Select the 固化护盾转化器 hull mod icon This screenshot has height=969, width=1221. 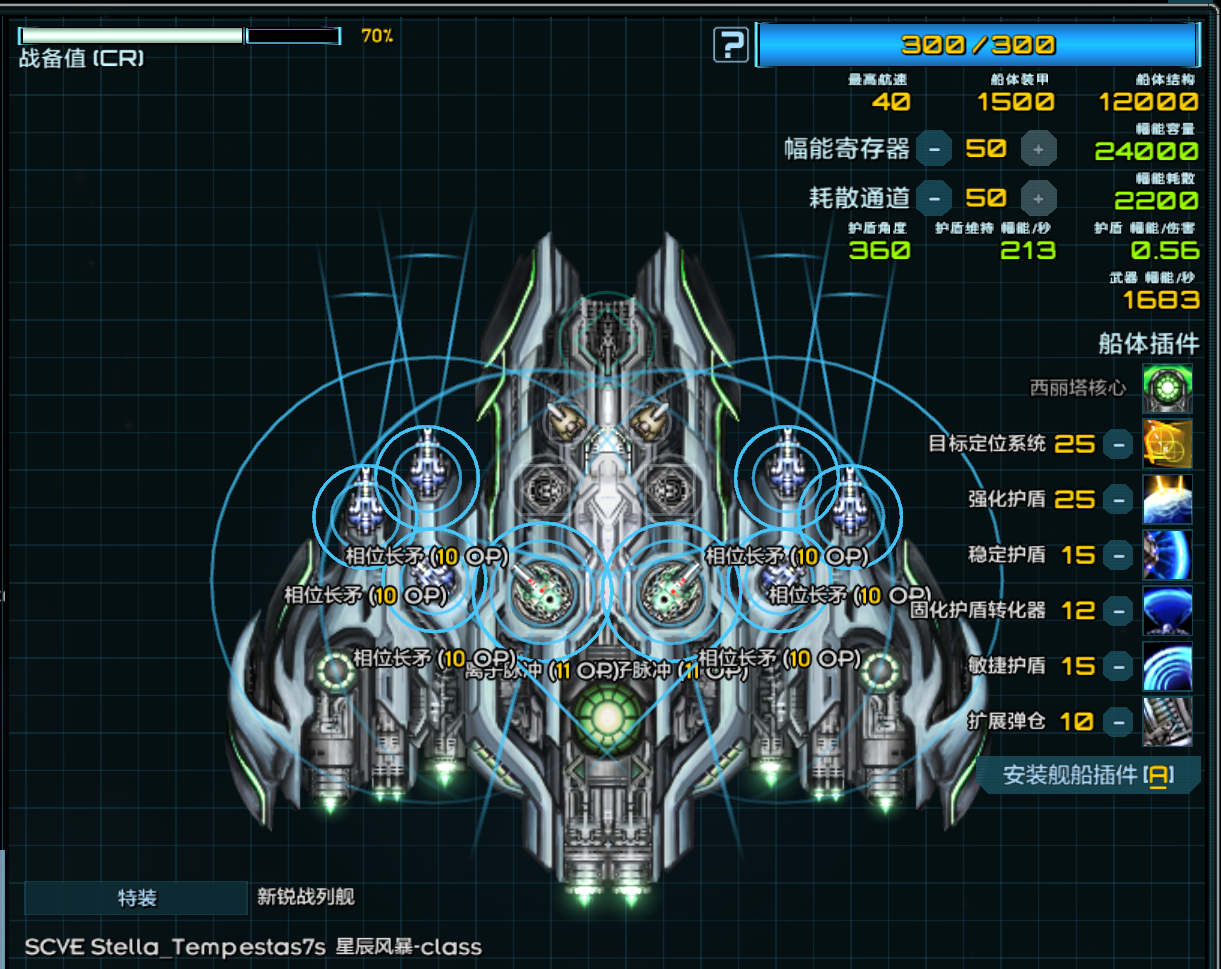point(1167,610)
